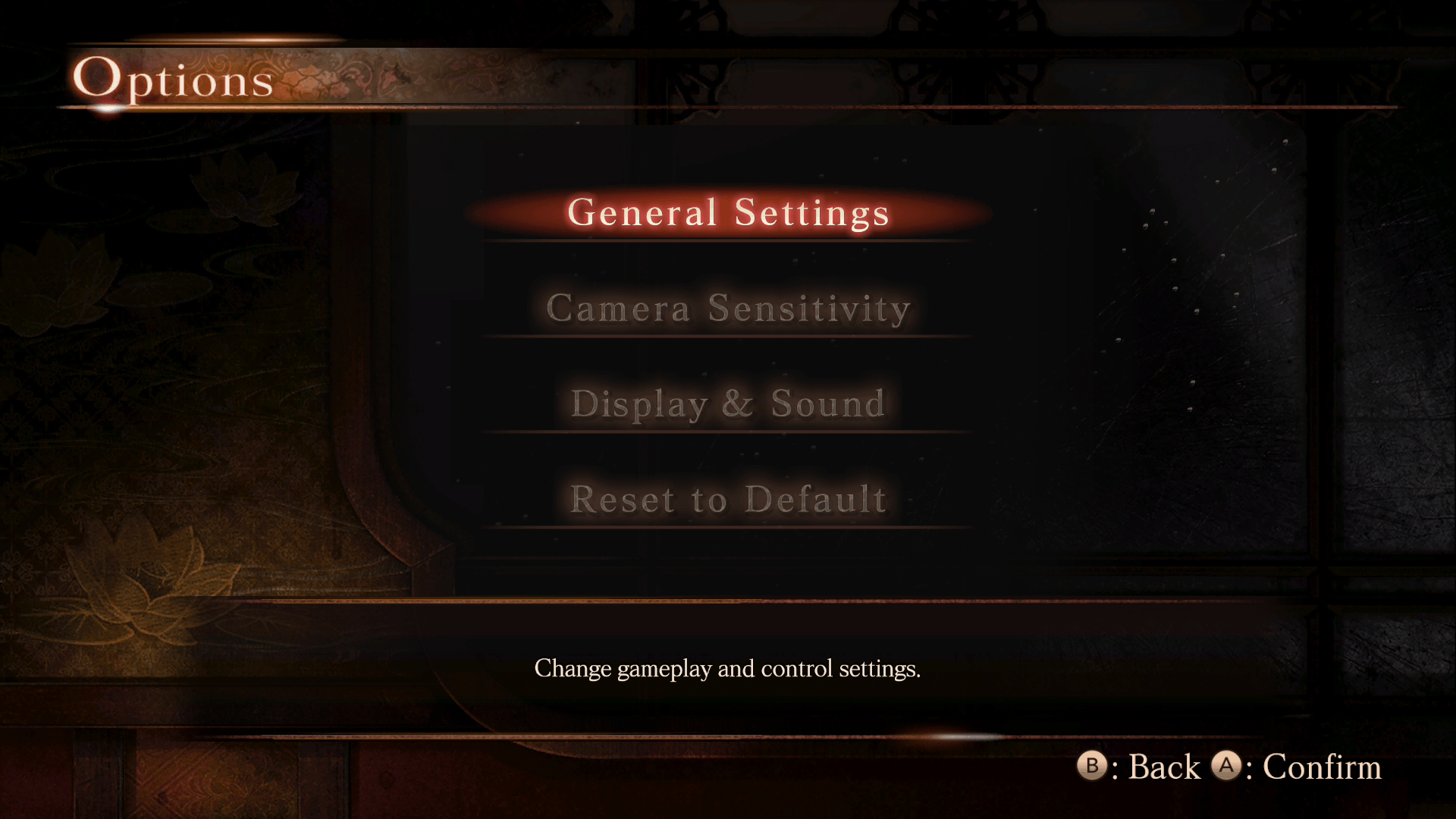Select Camera Sensitivity option
This screenshot has height=819, width=1456.
coord(728,308)
